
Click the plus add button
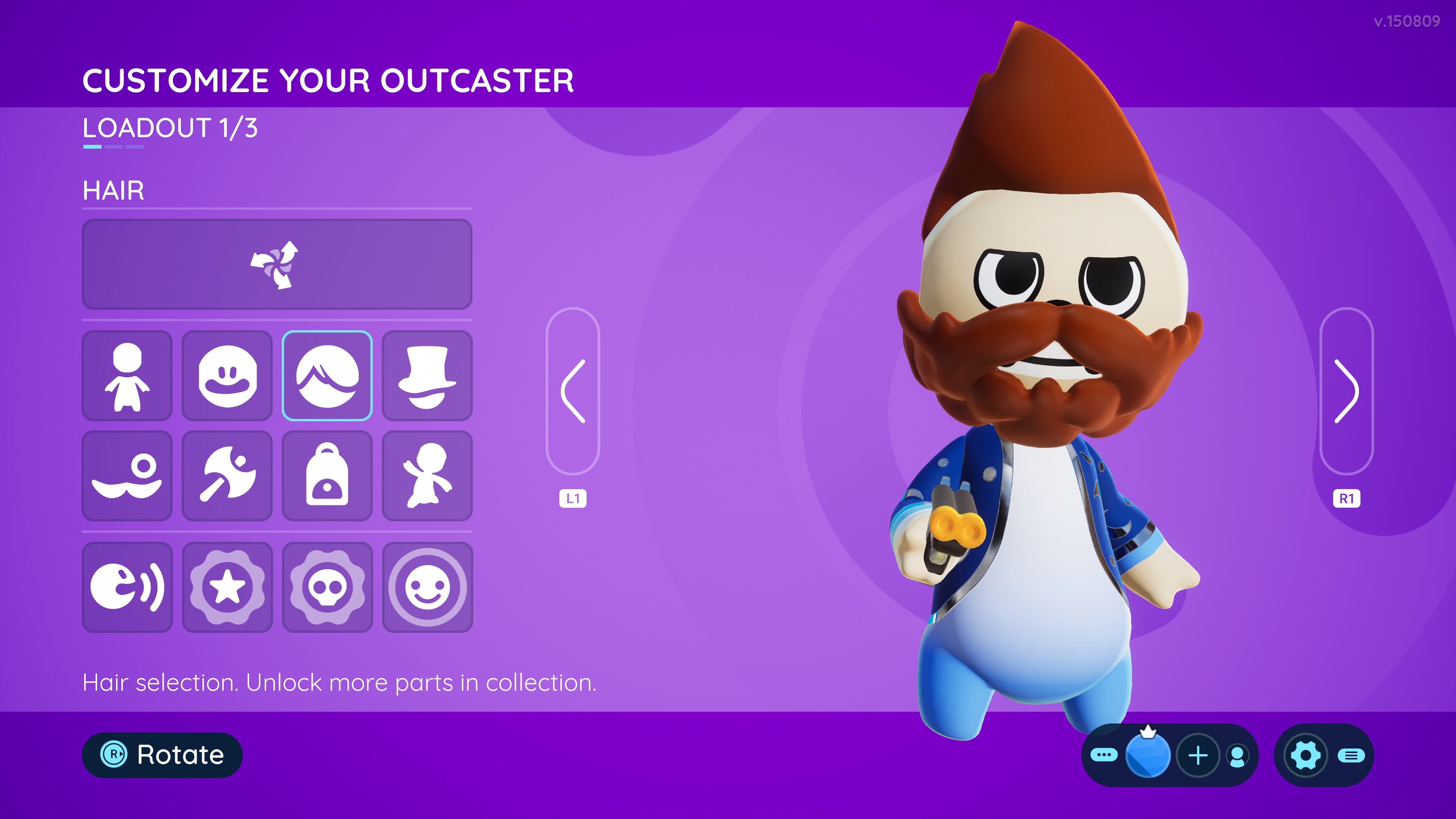(x=1198, y=755)
